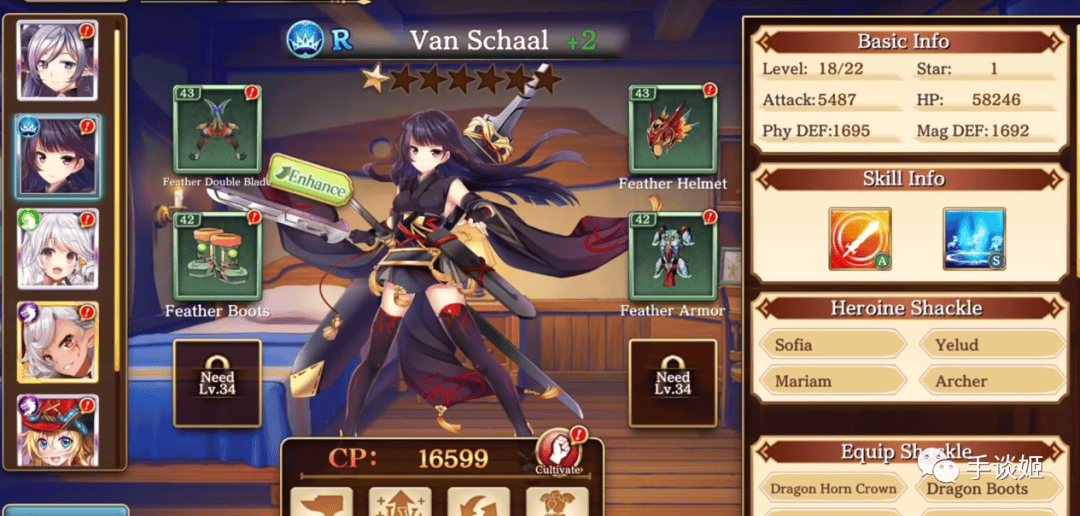Select Yelud in Heroine Shackle
Viewport: 1080px width, 516px height.
990,345
